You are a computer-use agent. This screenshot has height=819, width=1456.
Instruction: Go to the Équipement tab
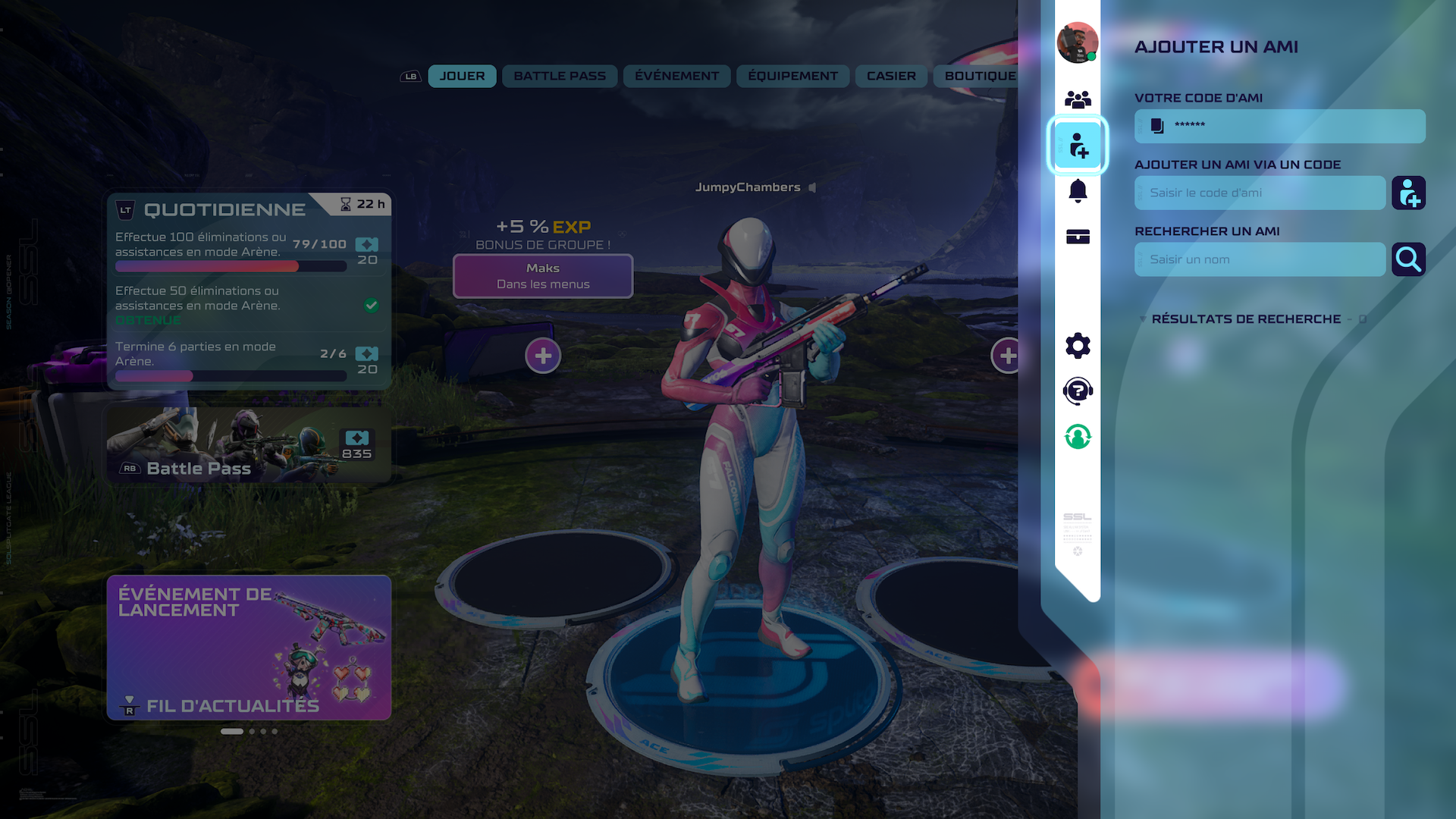(x=792, y=76)
